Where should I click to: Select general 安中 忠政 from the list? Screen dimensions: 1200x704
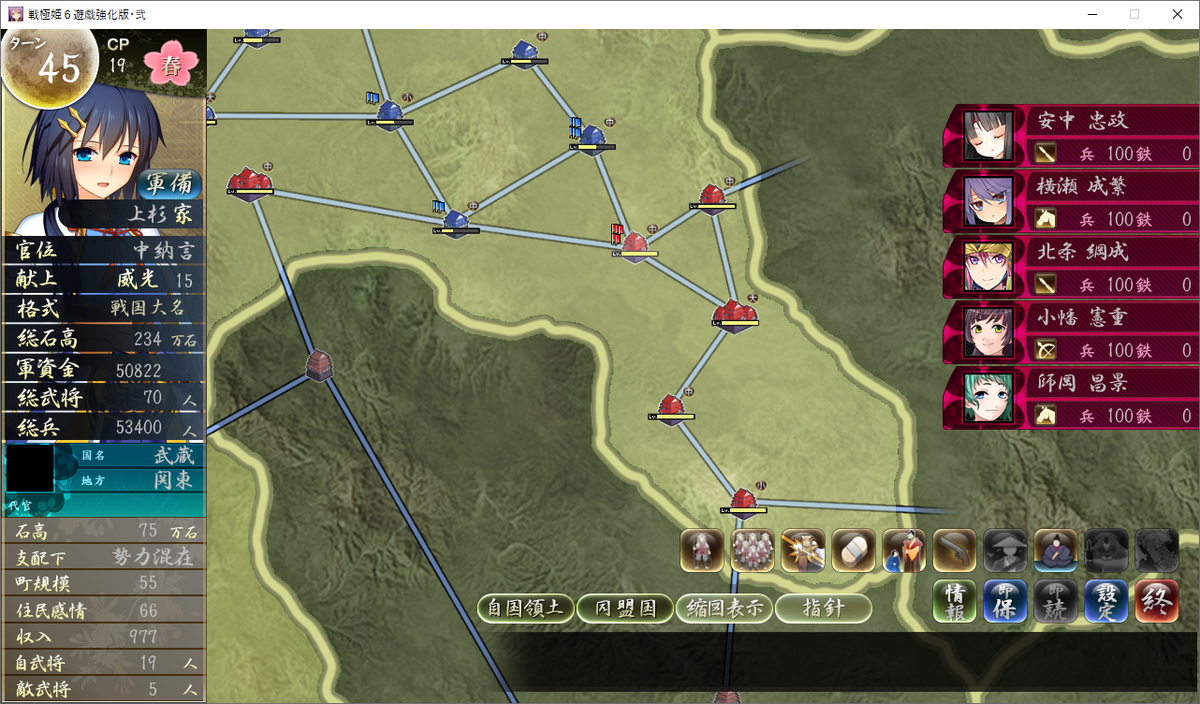tap(1070, 136)
